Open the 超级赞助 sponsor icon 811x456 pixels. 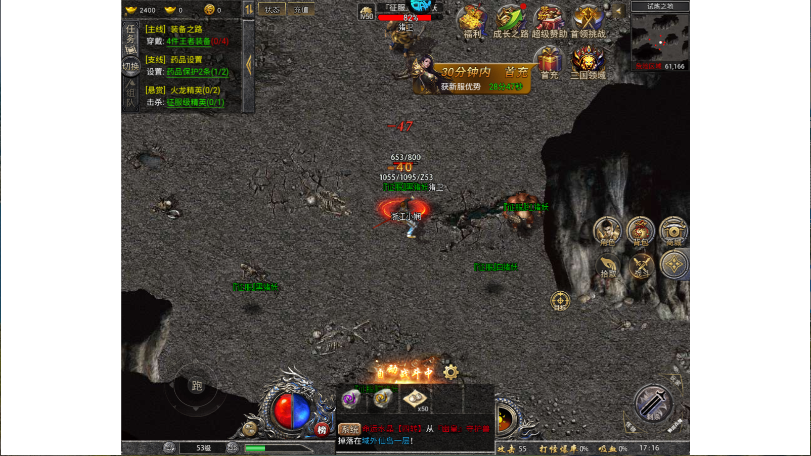[548, 19]
